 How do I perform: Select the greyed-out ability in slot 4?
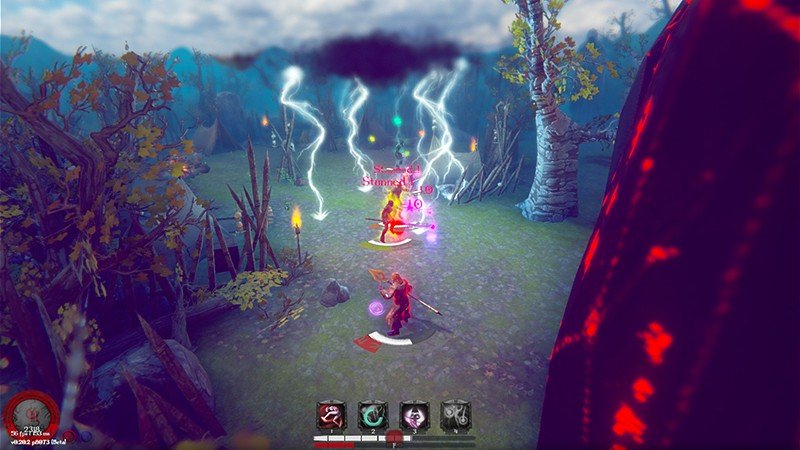click(456, 415)
